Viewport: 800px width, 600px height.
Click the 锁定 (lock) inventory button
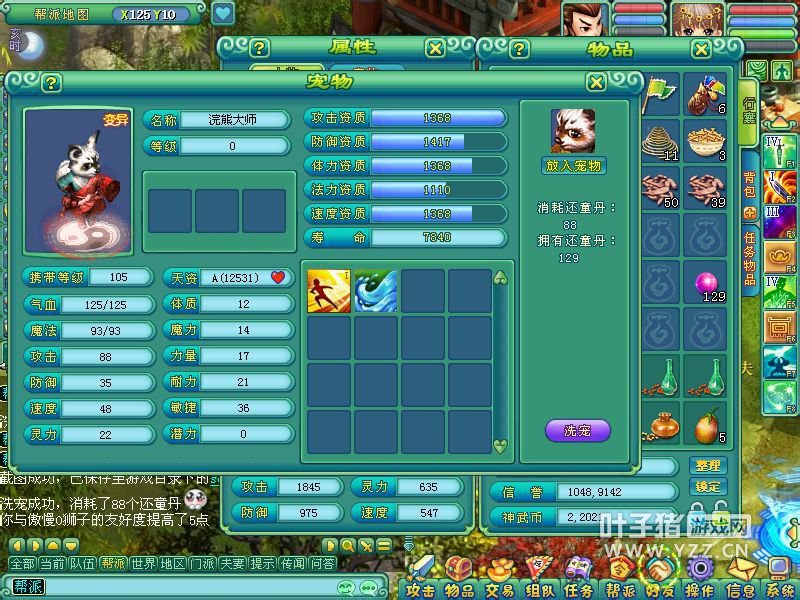point(707,486)
